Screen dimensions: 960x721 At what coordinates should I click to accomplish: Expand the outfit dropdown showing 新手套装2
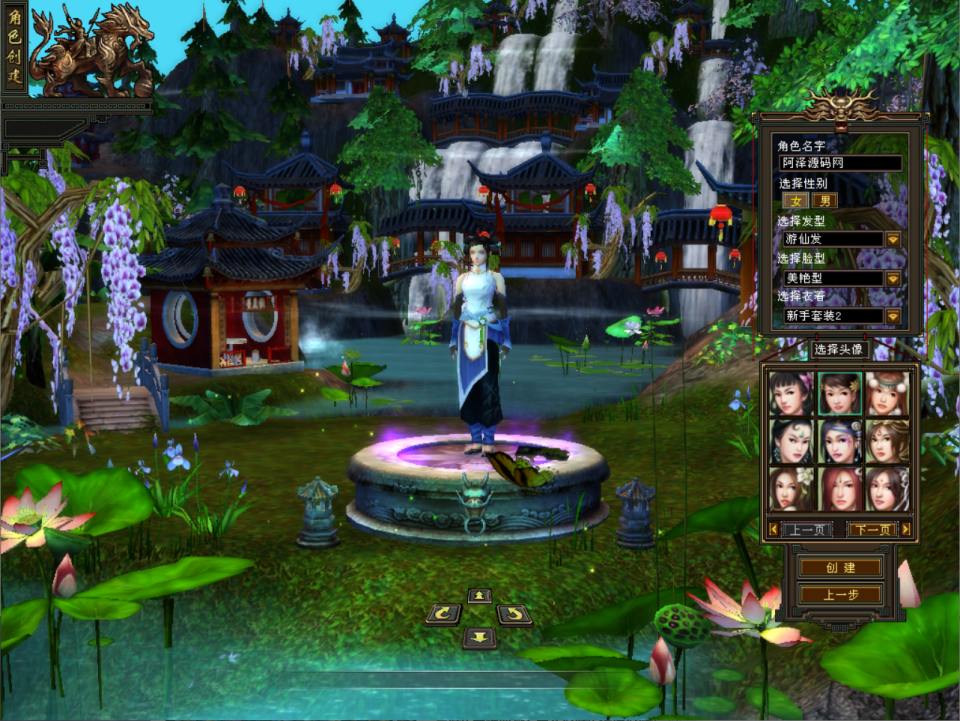893,316
